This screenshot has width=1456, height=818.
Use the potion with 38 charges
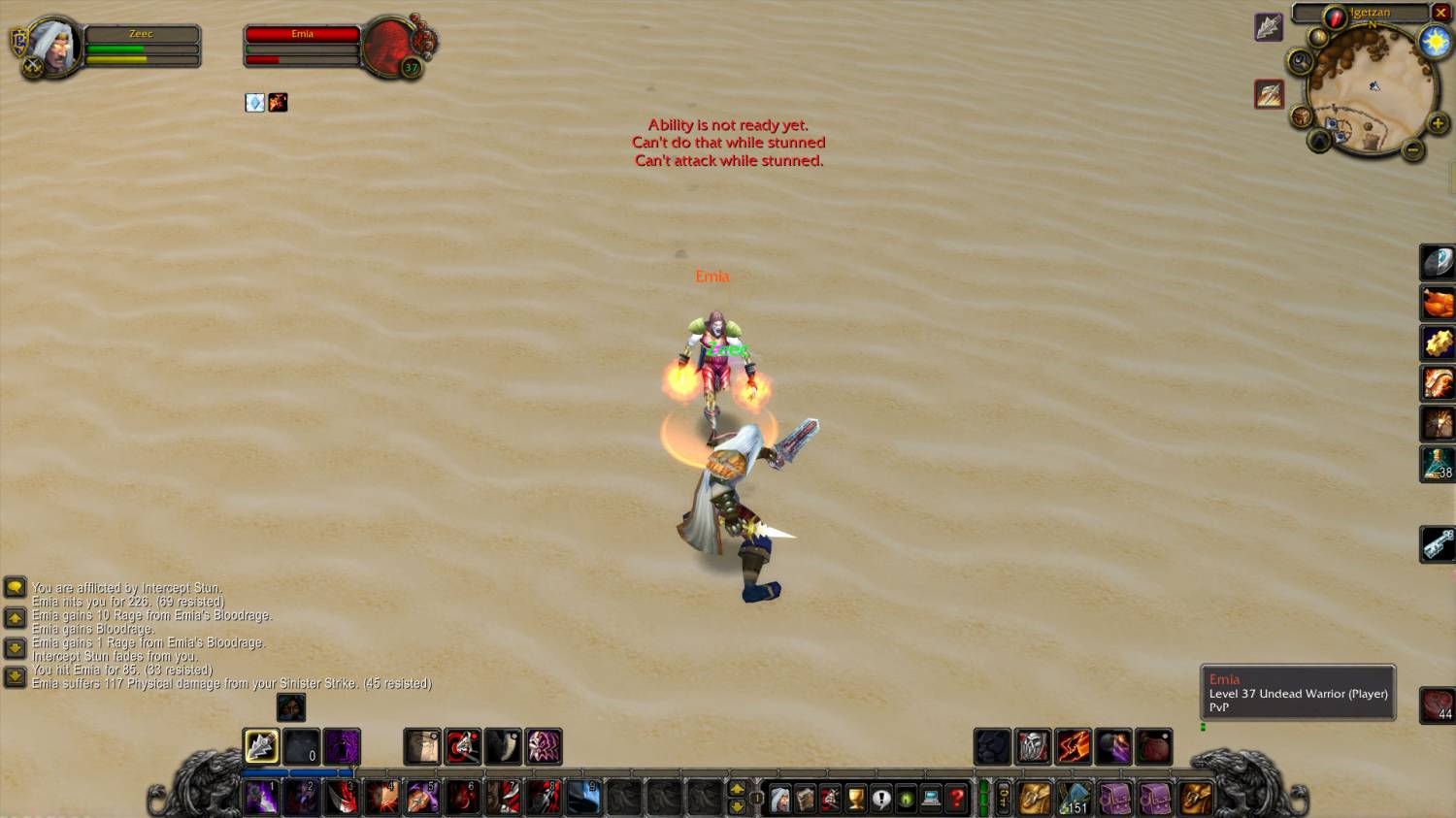1438,464
